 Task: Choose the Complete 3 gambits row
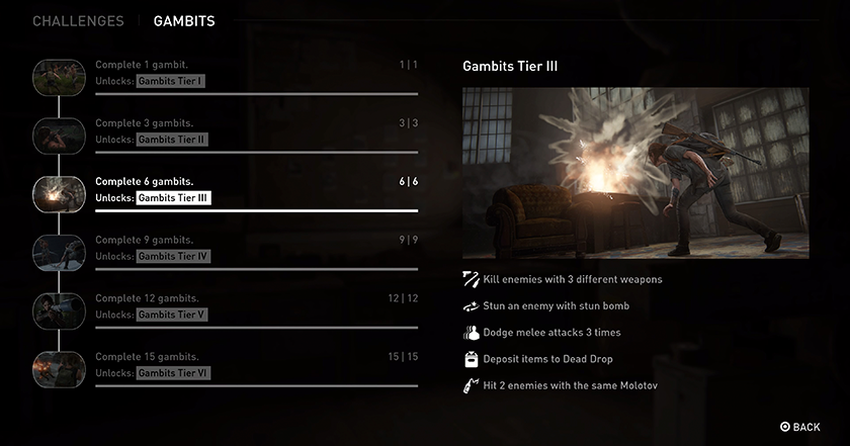point(256,131)
